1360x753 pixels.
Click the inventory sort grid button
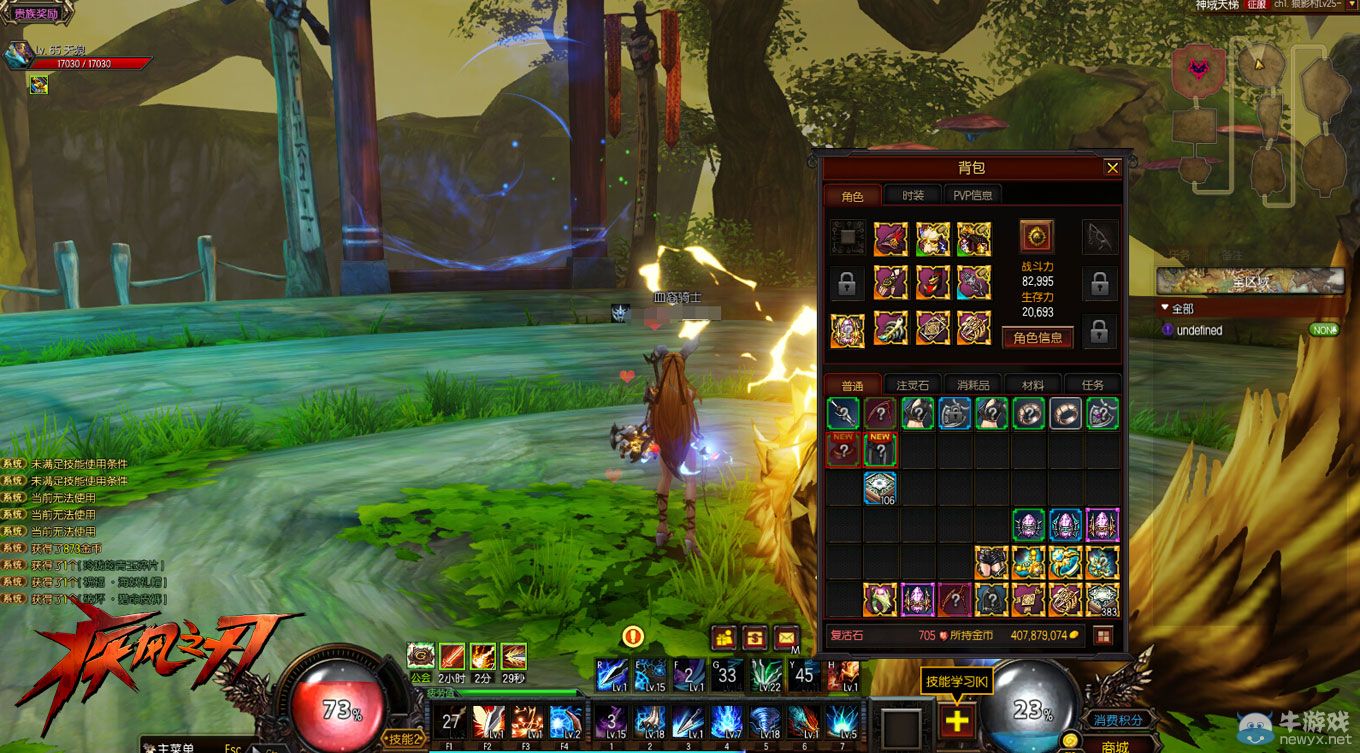[x=1103, y=635]
